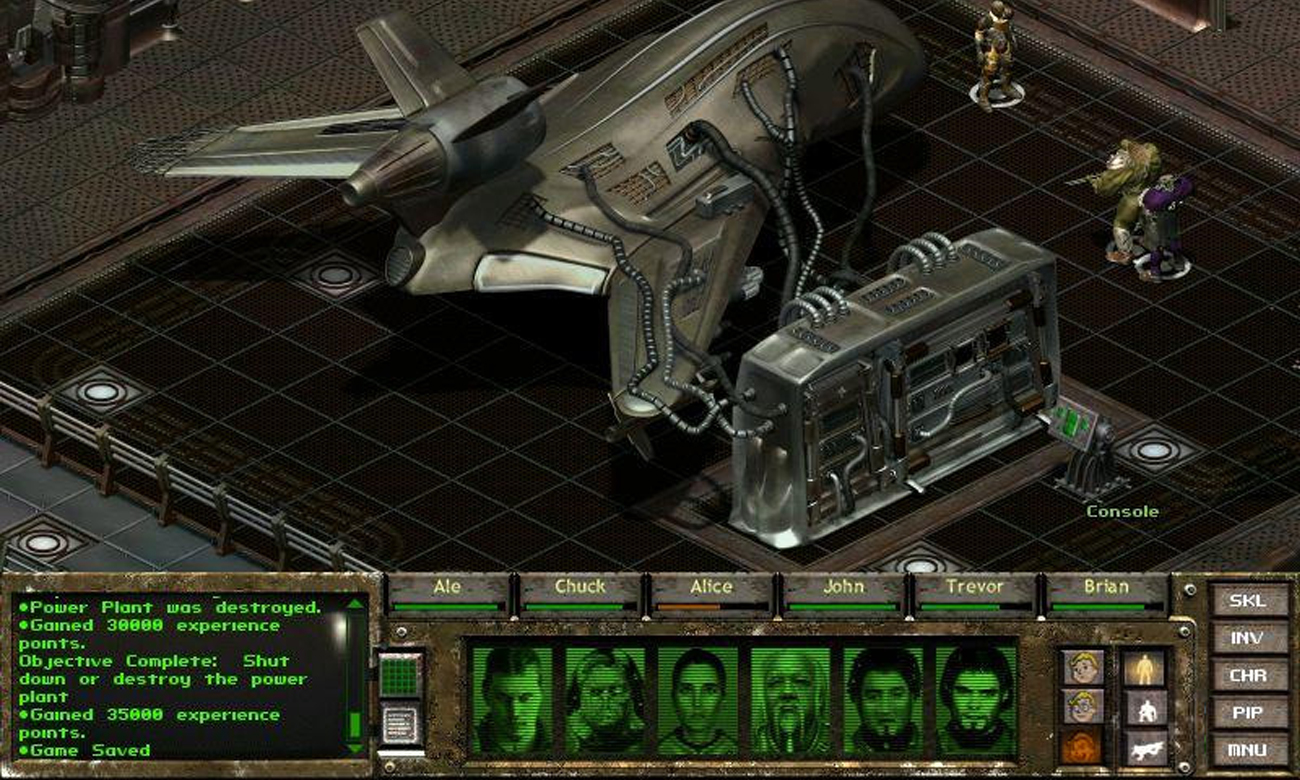
Task: Open the PIP Pip-Boy screen
Action: click(x=1247, y=712)
